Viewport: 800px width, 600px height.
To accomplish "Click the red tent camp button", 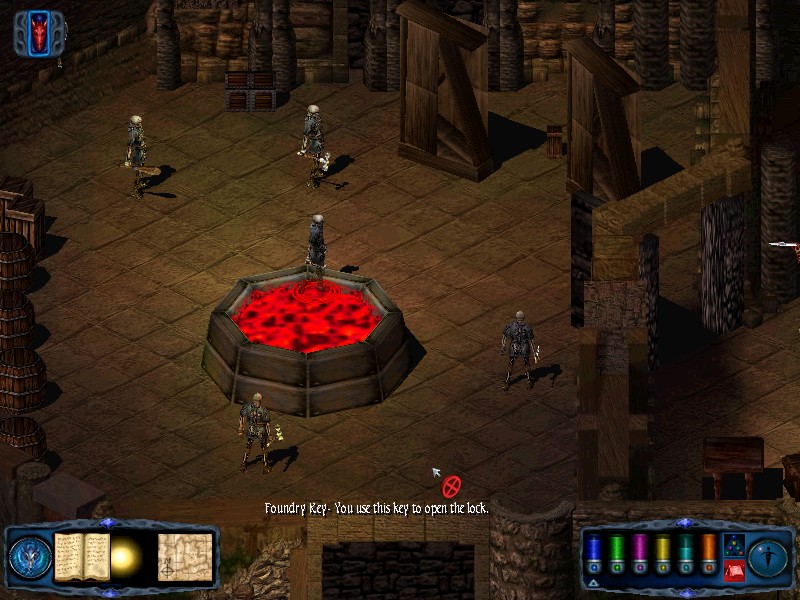I will coord(733,570).
